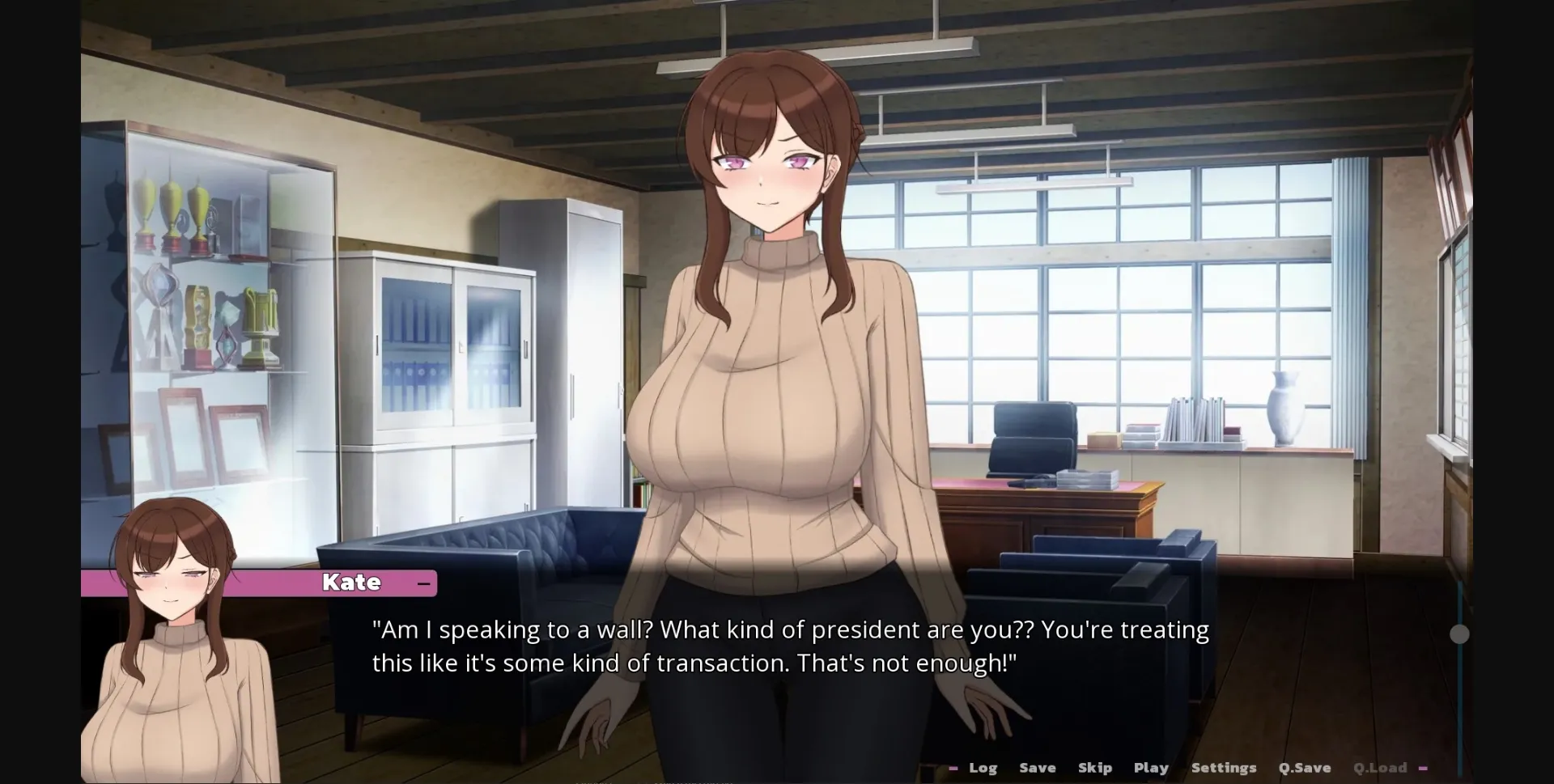
Task: Collapse the quick menu via left pink dash
Action: tap(954, 767)
